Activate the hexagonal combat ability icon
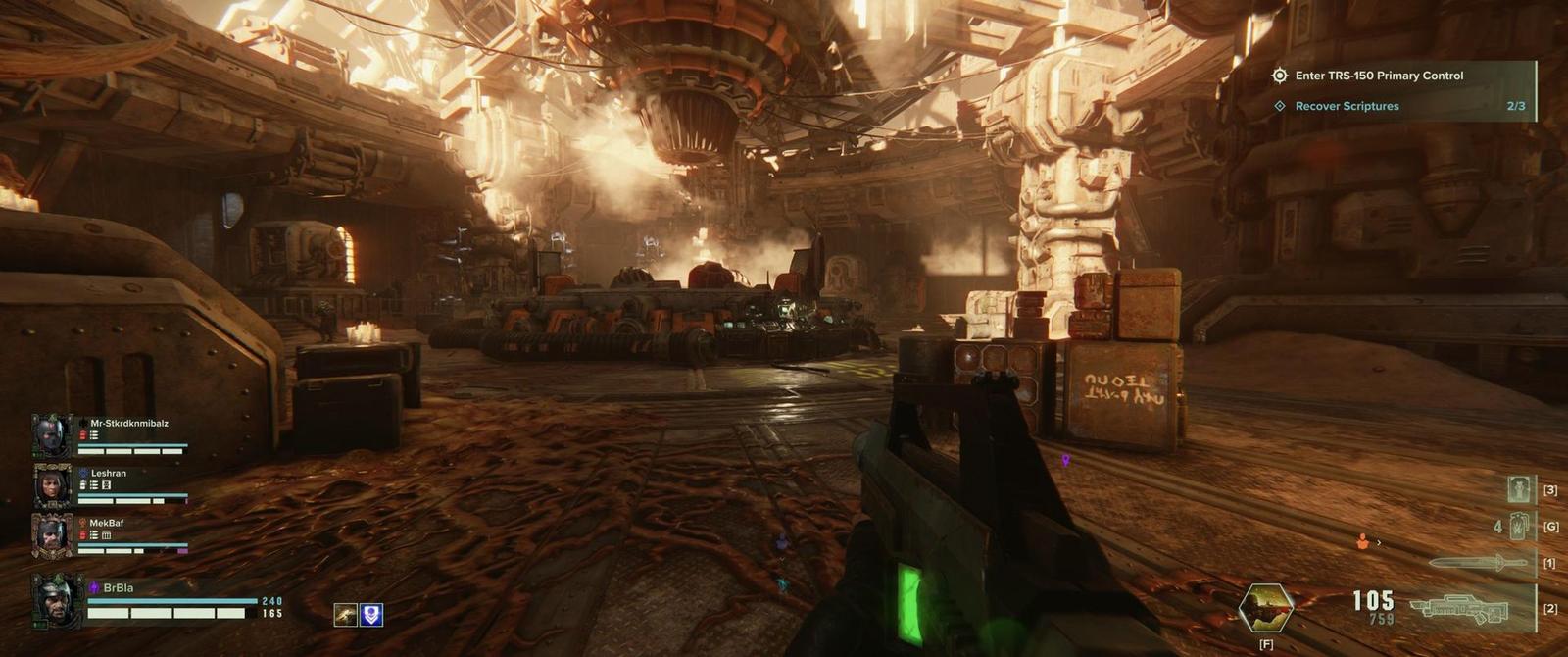The height and width of the screenshot is (657, 1568). click(1265, 608)
